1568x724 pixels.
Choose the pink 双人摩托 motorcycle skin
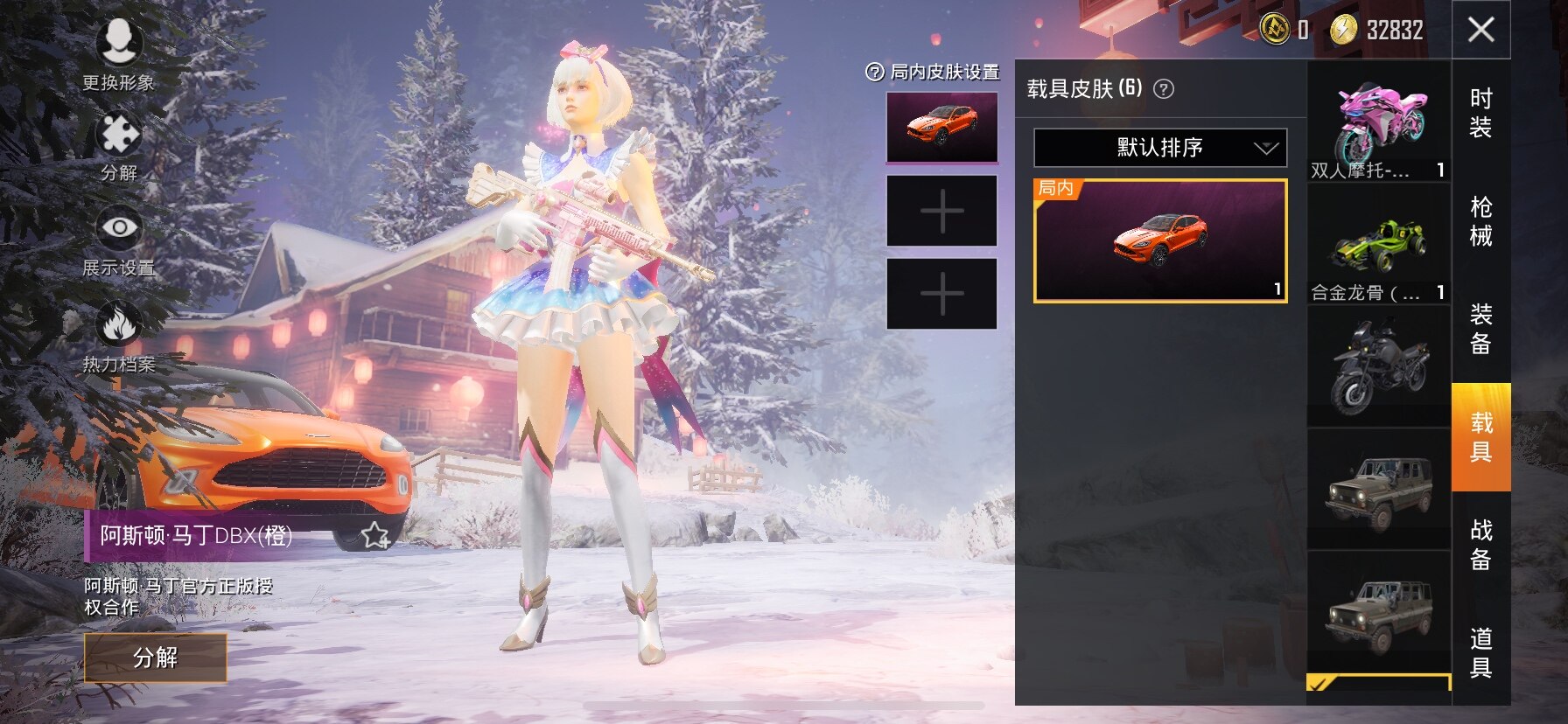1379,122
